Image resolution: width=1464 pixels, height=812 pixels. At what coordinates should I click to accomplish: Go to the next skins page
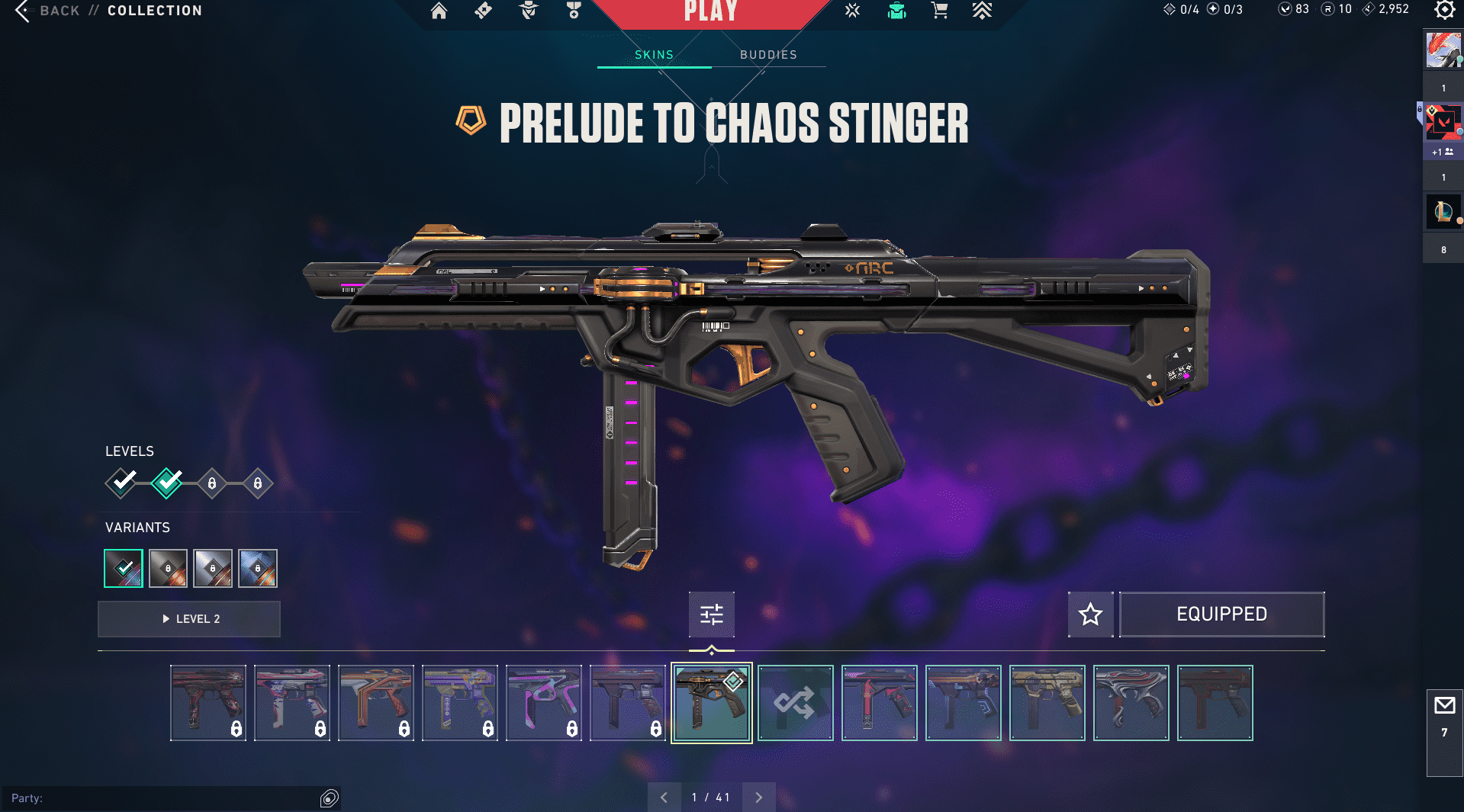click(x=758, y=798)
